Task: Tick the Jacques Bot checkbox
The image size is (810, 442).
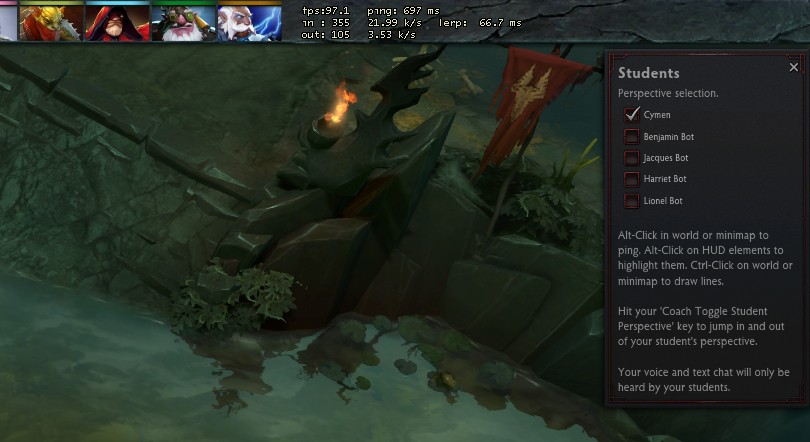Action: coord(631,158)
